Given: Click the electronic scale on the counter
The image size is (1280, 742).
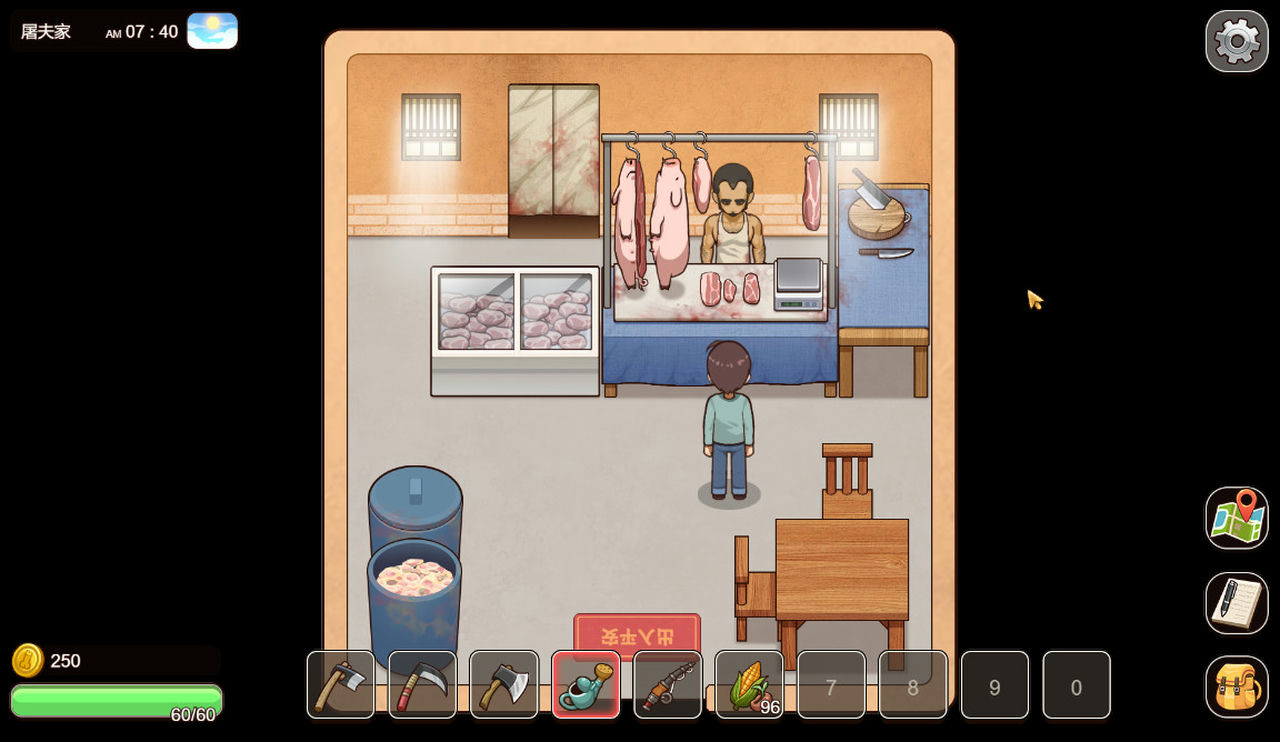Looking at the screenshot, I should click(x=799, y=286).
